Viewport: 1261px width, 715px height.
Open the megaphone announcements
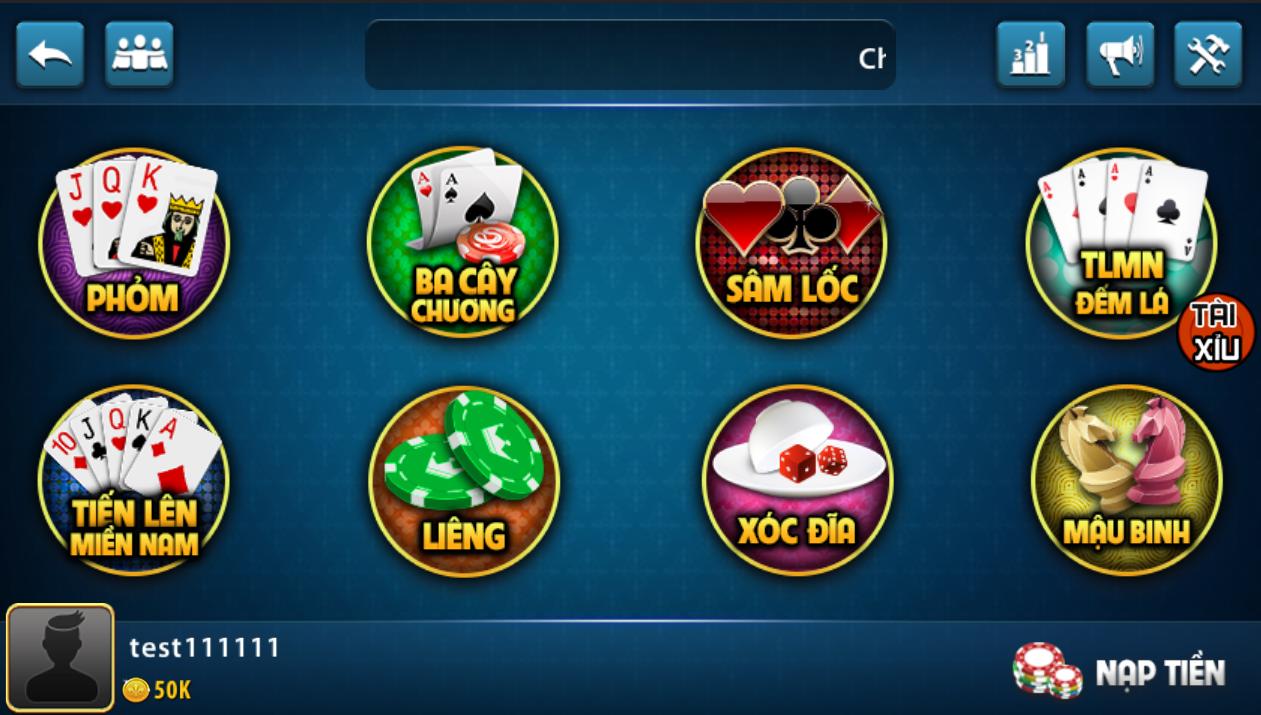pyautogui.click(x=1120, y=54)
